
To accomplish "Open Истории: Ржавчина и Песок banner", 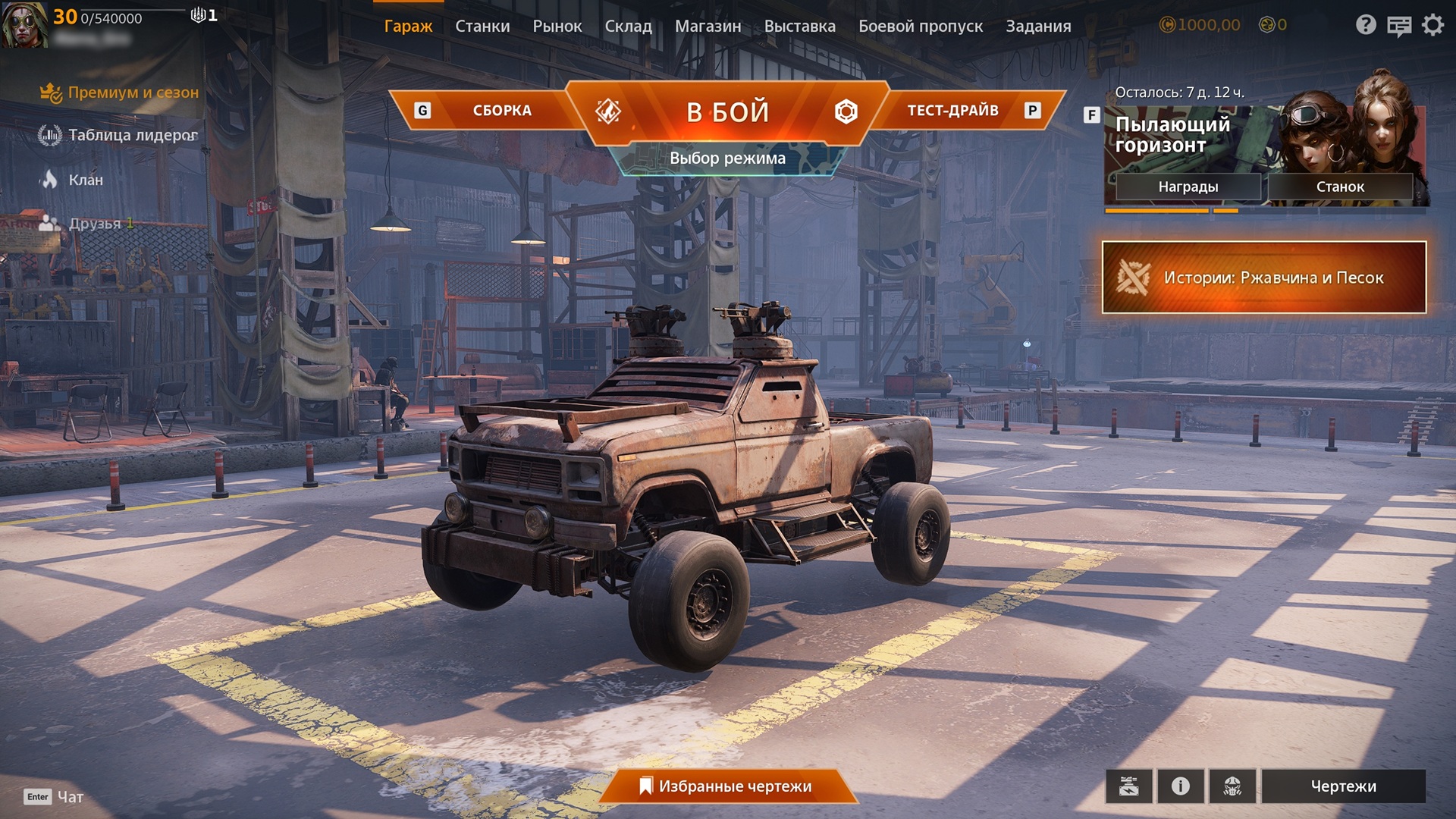I will (1263, 278).
